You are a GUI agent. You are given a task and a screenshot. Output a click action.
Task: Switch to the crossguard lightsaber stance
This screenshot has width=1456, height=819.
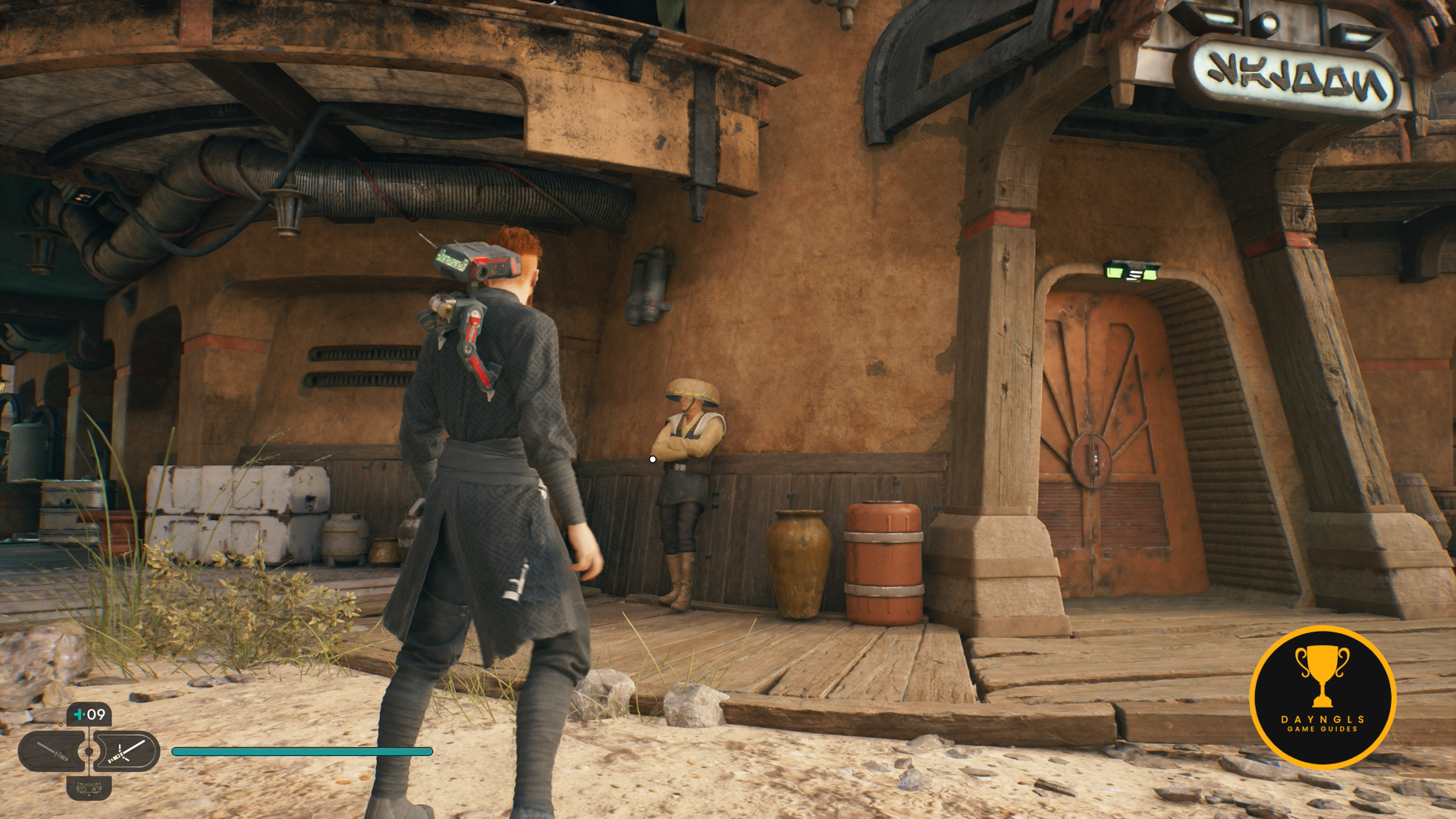pos(126,752)
